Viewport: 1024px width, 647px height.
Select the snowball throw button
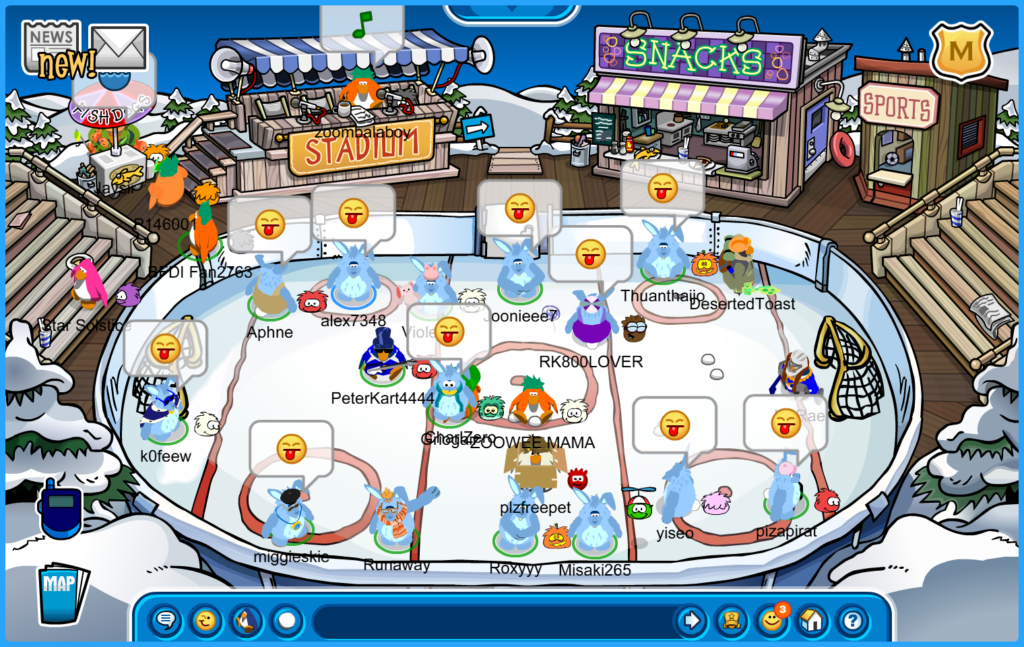287,621
